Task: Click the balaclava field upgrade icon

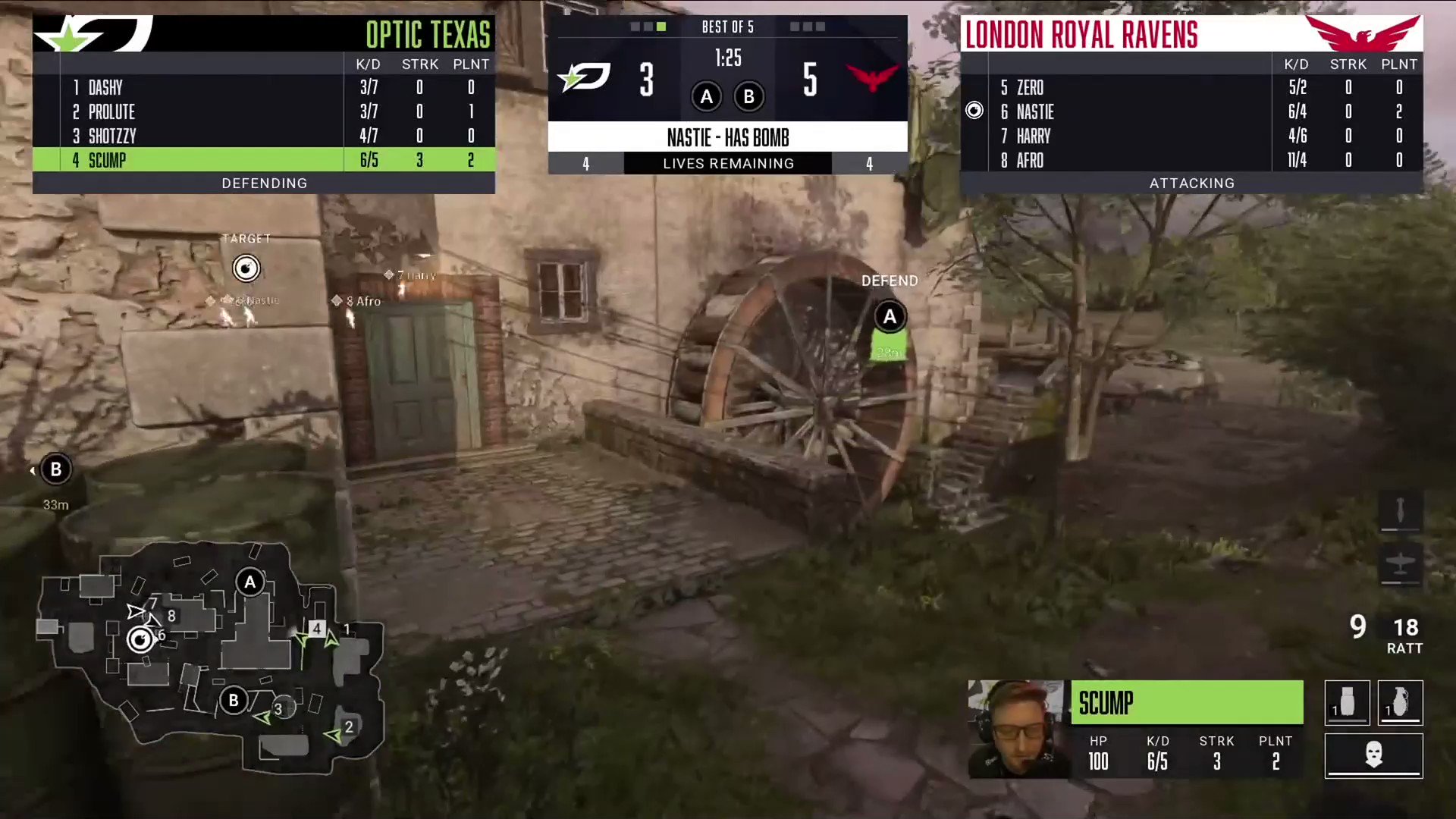Action: [x=1373, y=755]
